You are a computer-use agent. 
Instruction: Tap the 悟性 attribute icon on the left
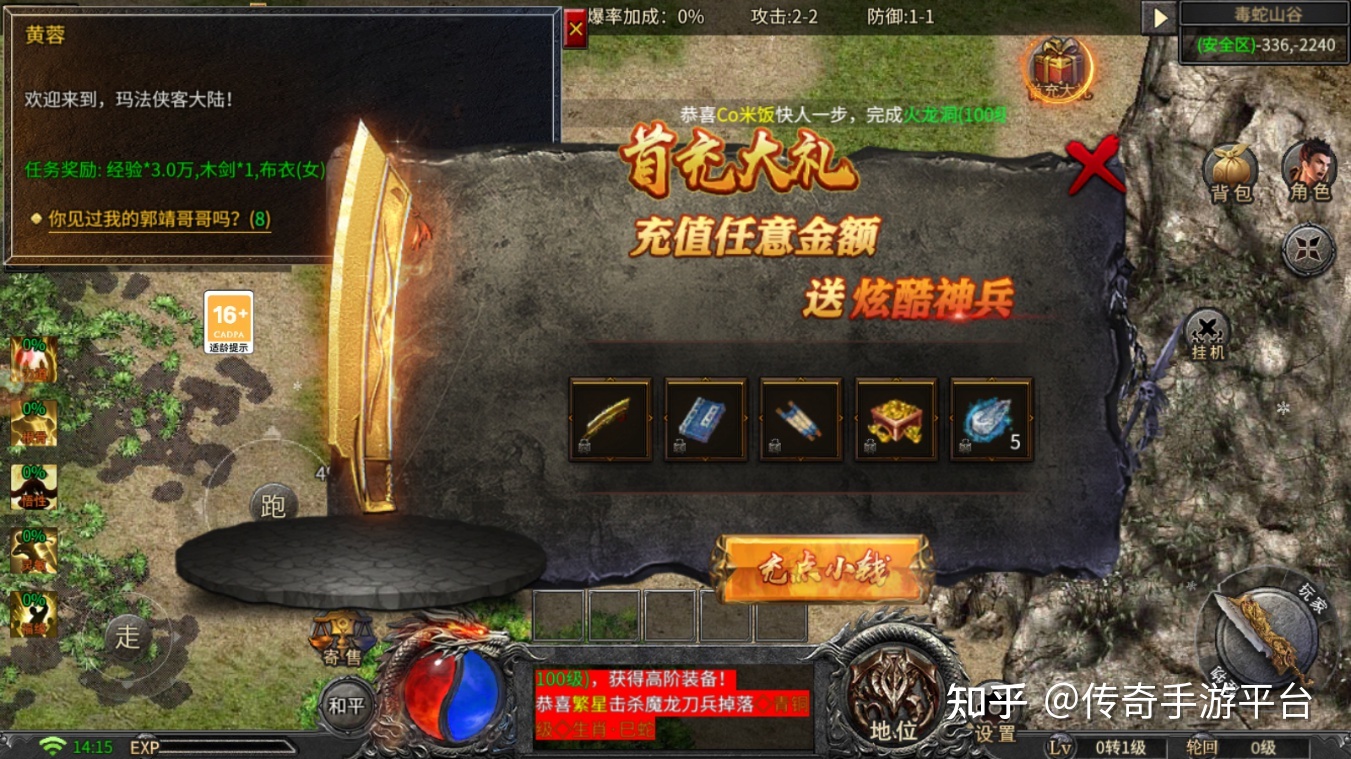tap(32, 487)
